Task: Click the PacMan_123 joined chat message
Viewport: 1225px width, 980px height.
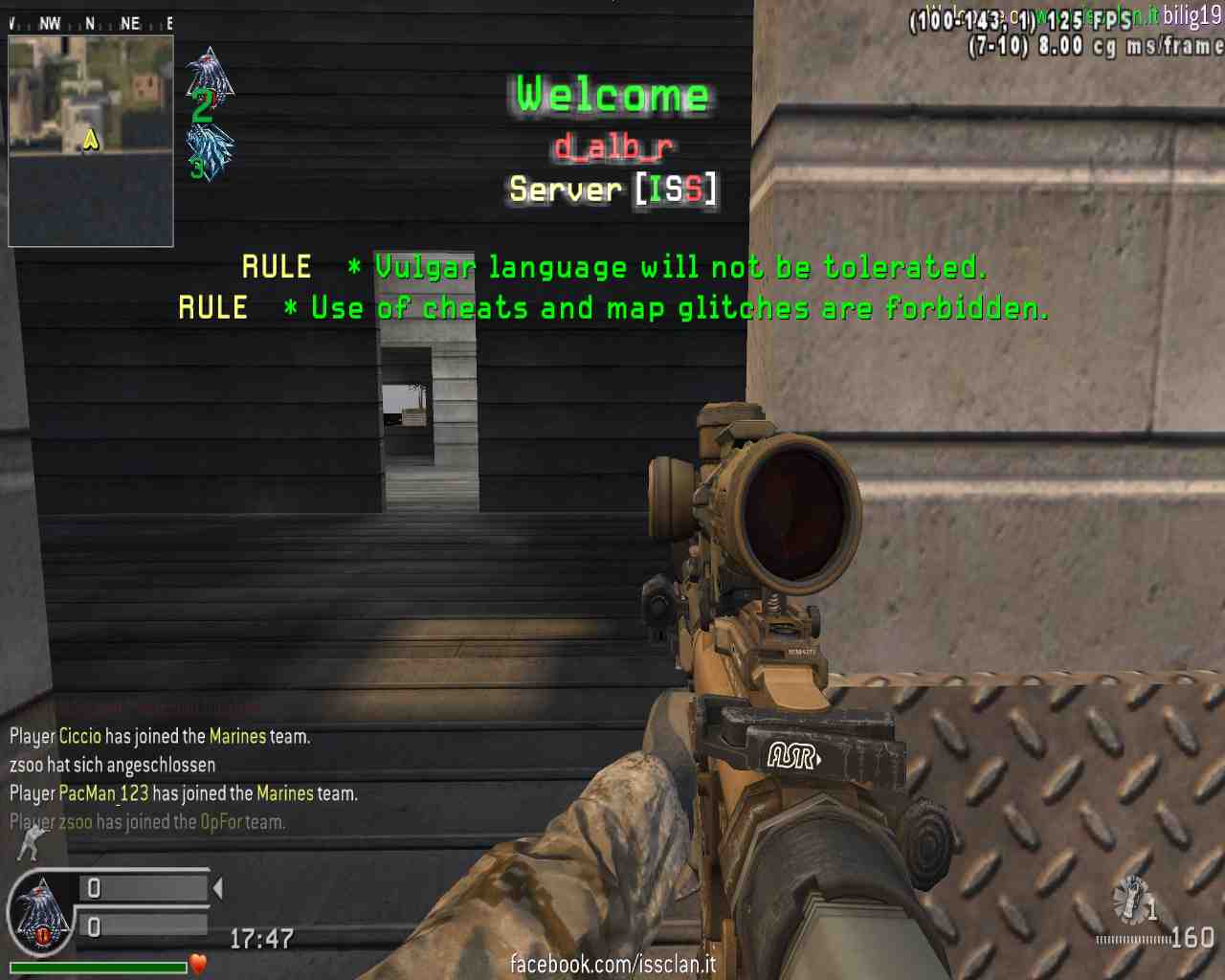Action: click(184, 793)
